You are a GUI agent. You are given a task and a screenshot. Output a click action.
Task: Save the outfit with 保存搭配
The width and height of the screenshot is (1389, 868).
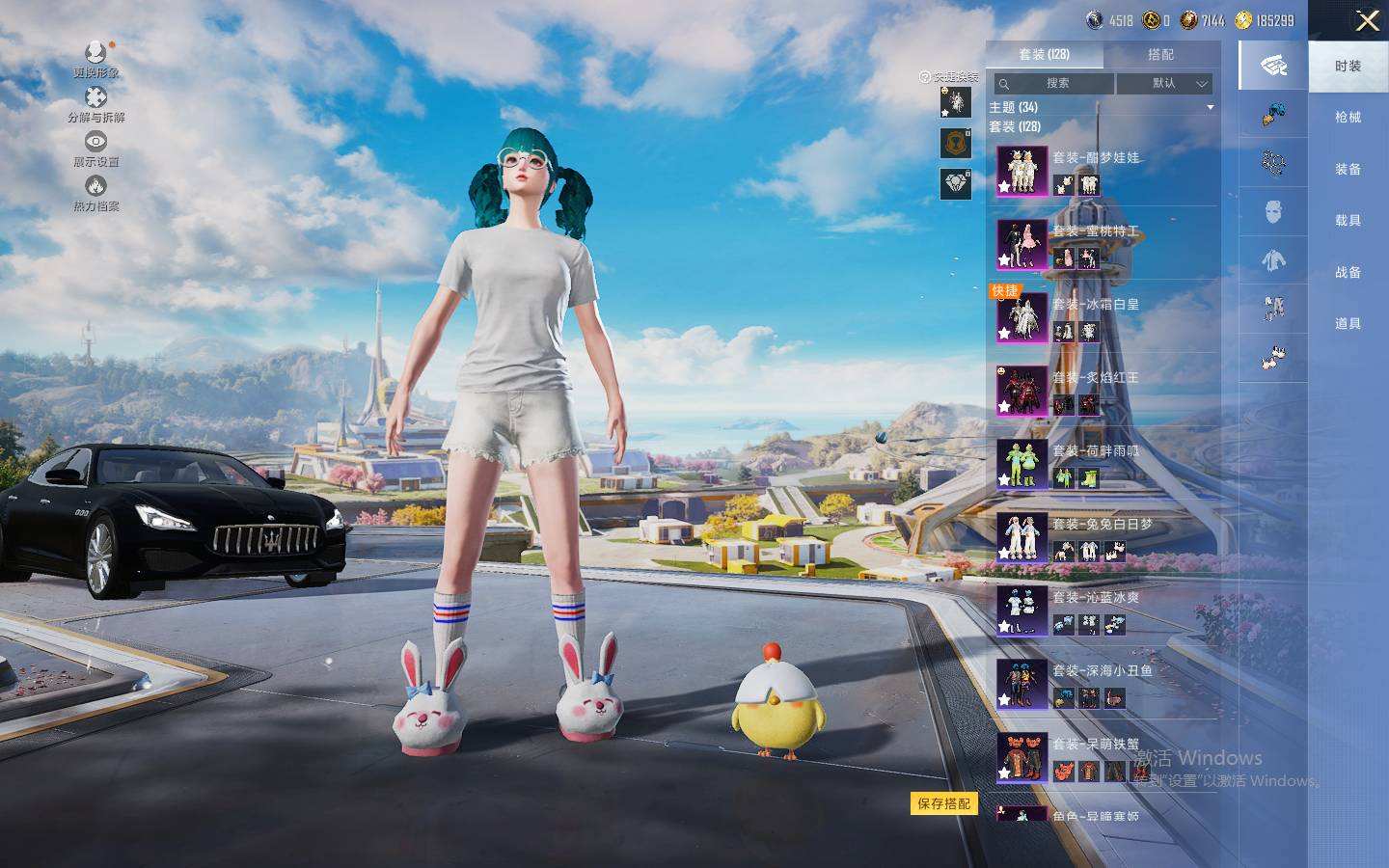tap(943, 803)
